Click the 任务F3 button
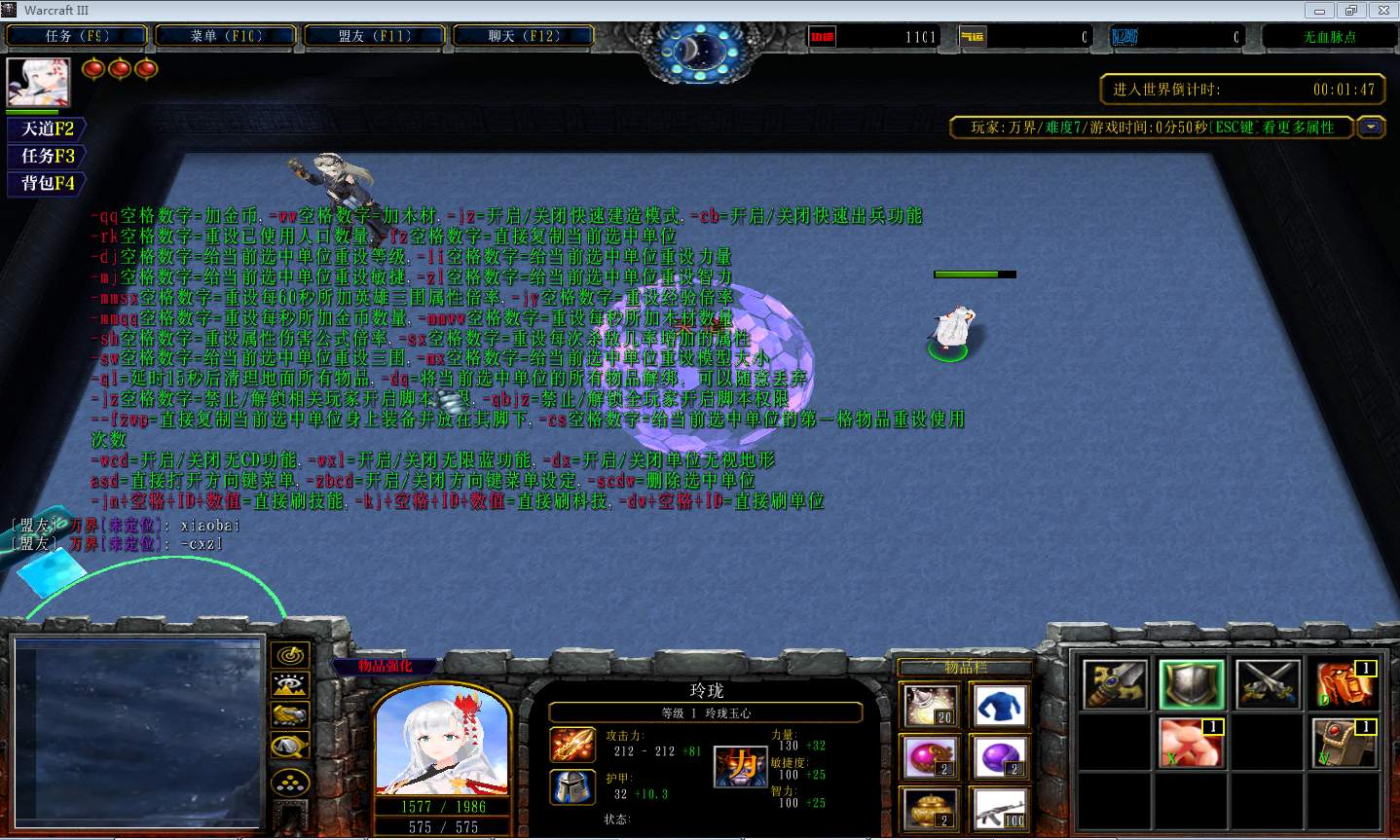1400x840 pixels. pyautogui.click(x=47, y=156)
